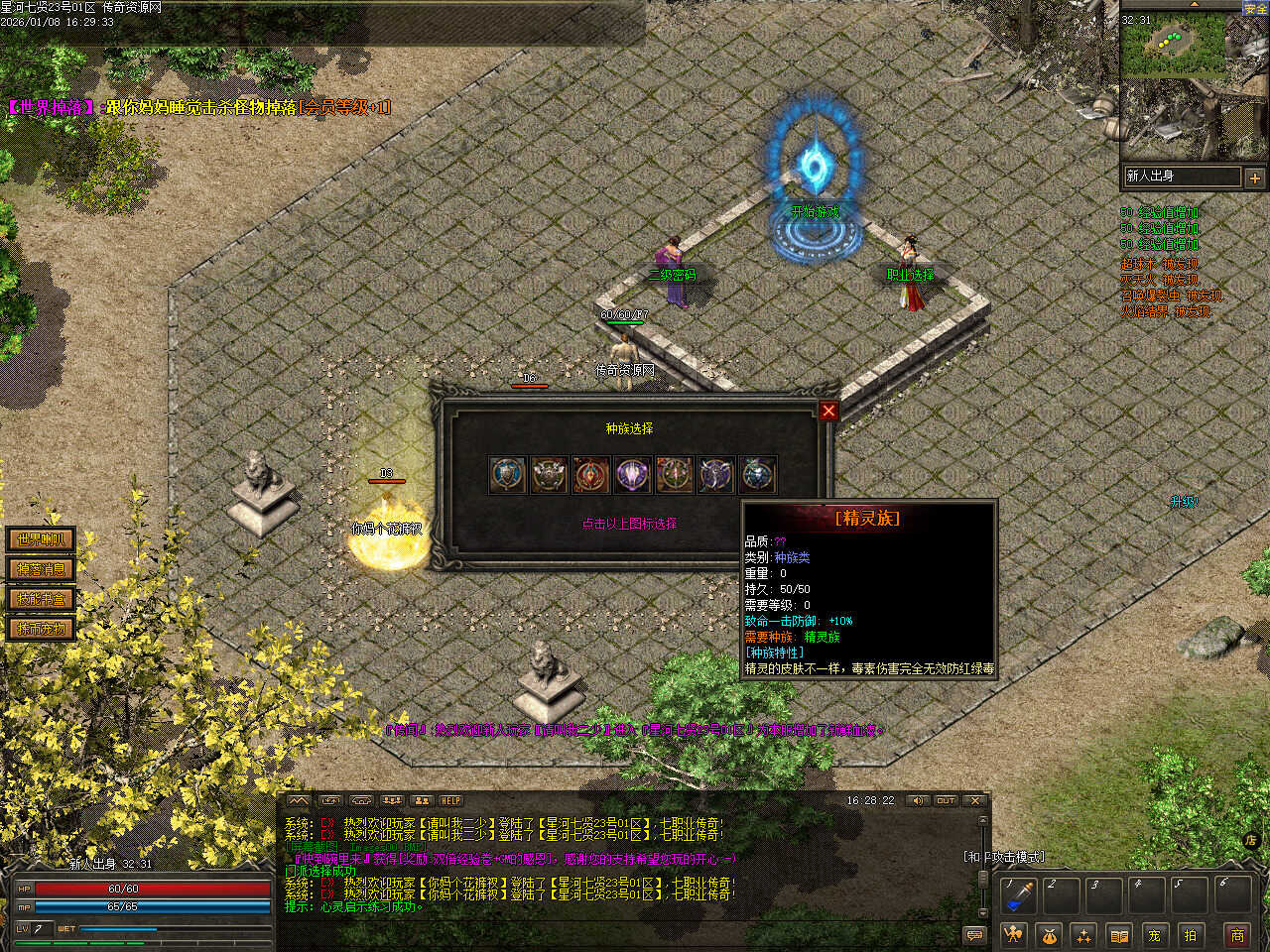Viewport: 1270px width, 952px height.
Task: Click the 排行宠物 ranking pets button
Action: [41, 629]
